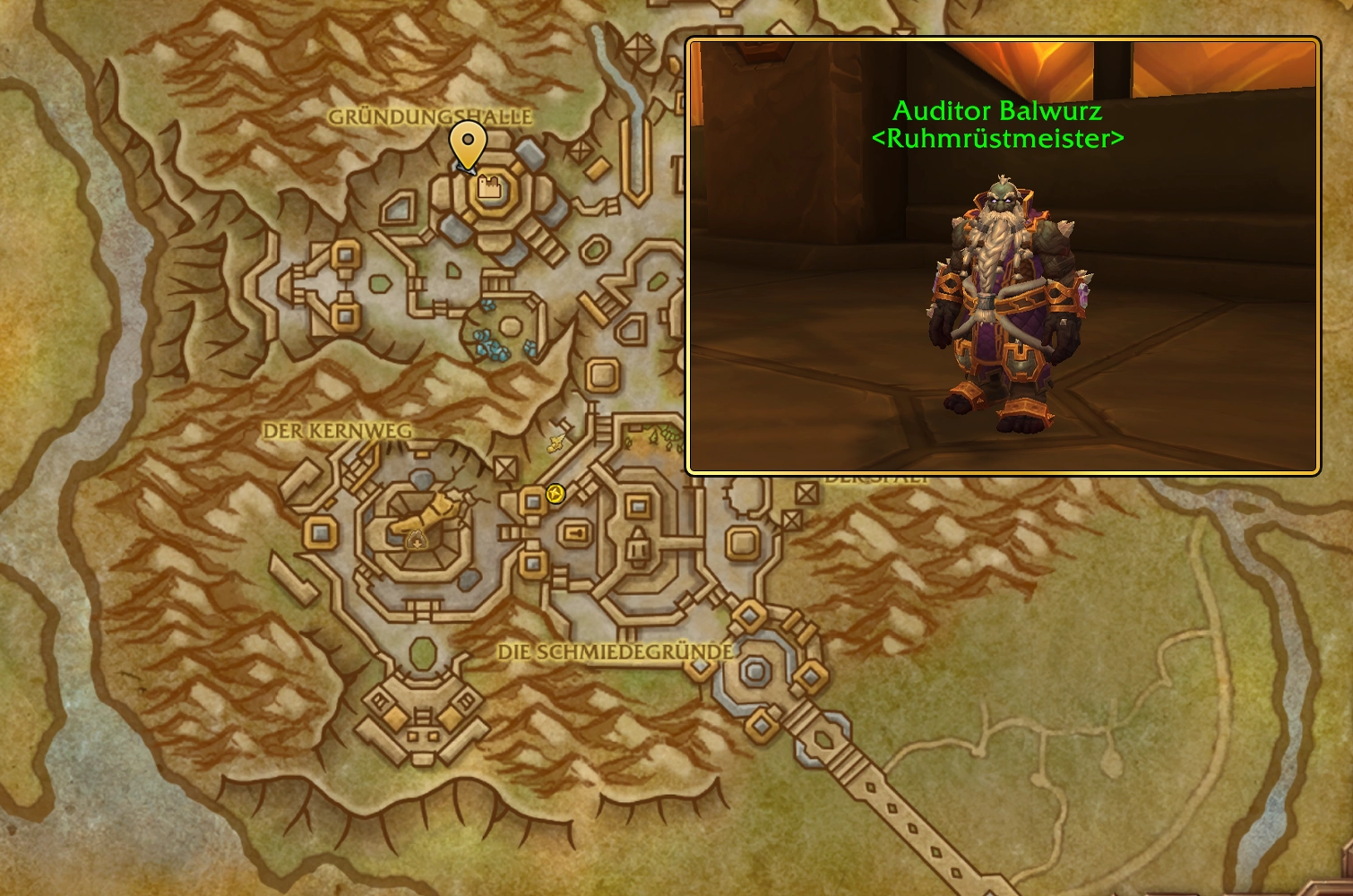Viewport: 1353px width, 896px height.
Task: Click the yellow round coin map icon
Action: point(556,494)
